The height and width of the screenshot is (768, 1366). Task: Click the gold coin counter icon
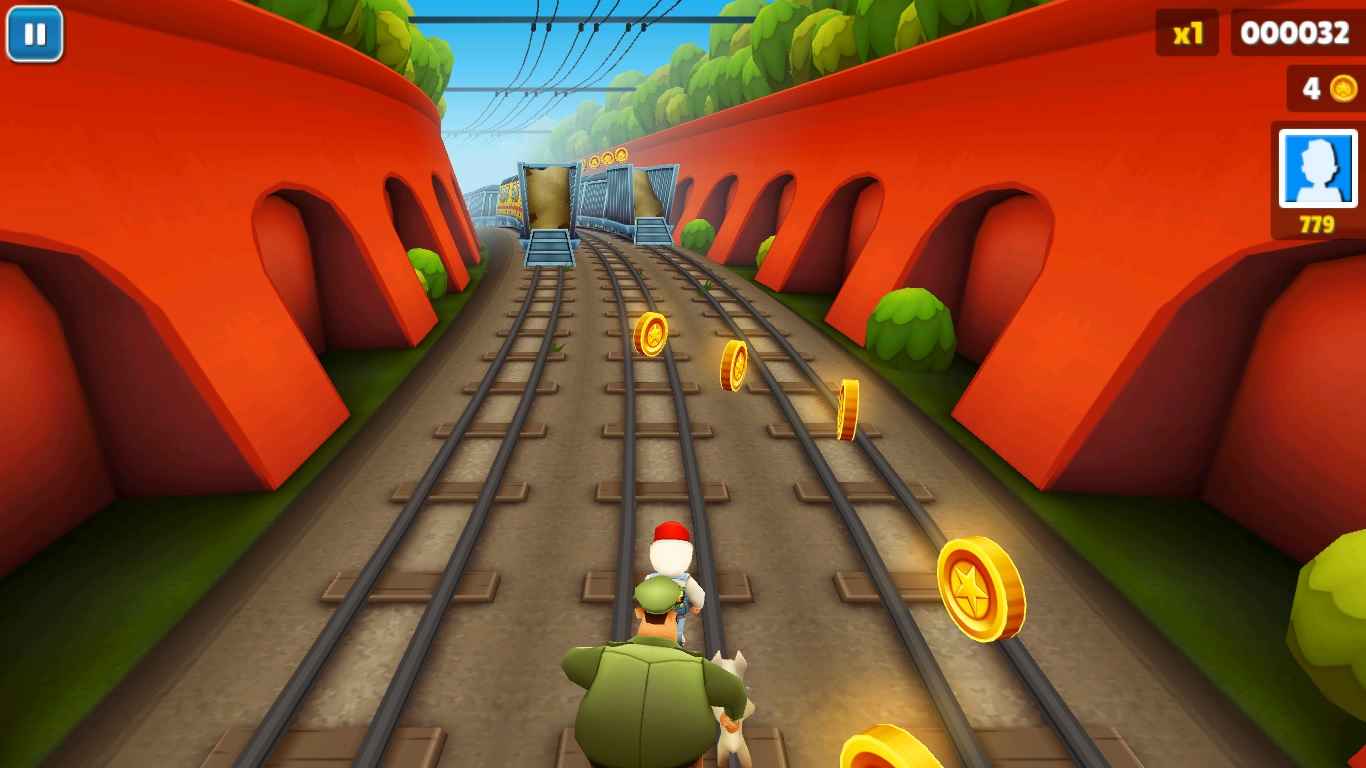pos(1344,89)
